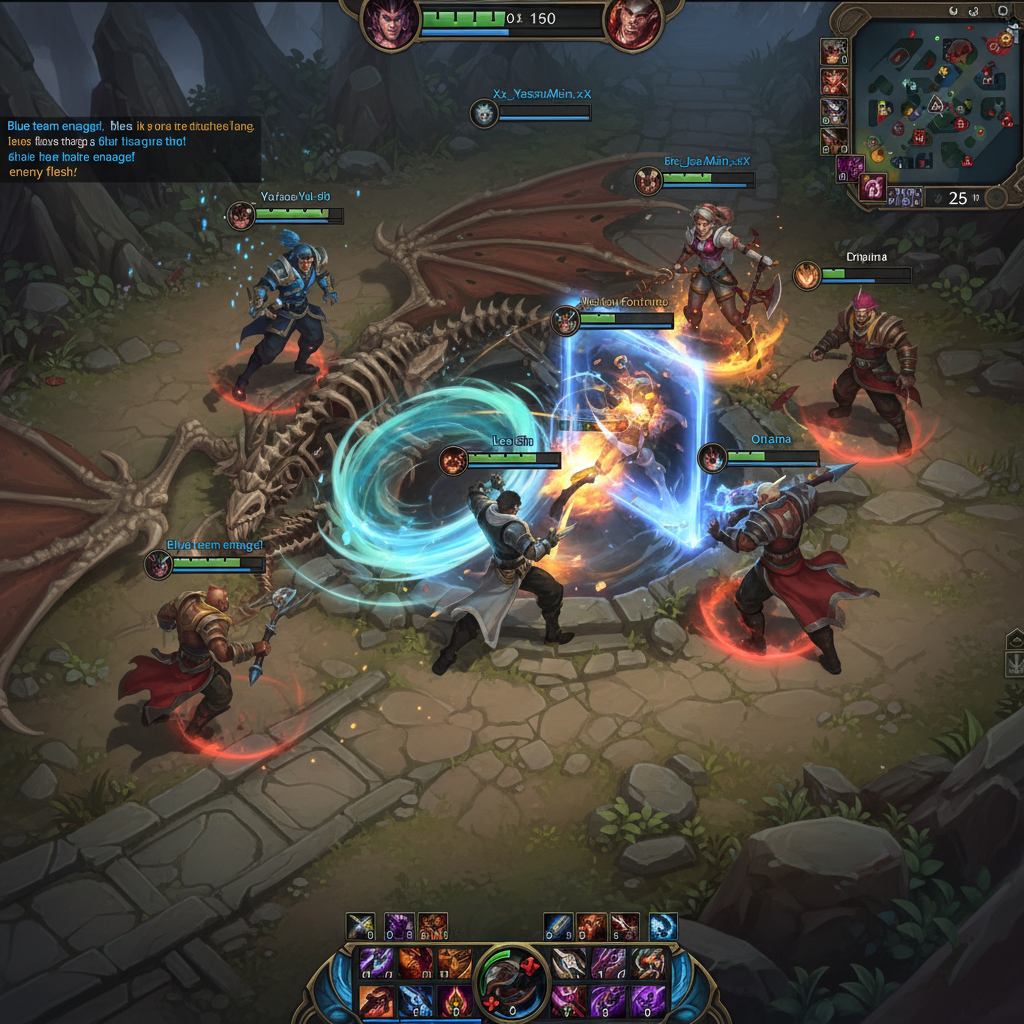Open the chat log with blue team messages

click(x=130, y=149)
